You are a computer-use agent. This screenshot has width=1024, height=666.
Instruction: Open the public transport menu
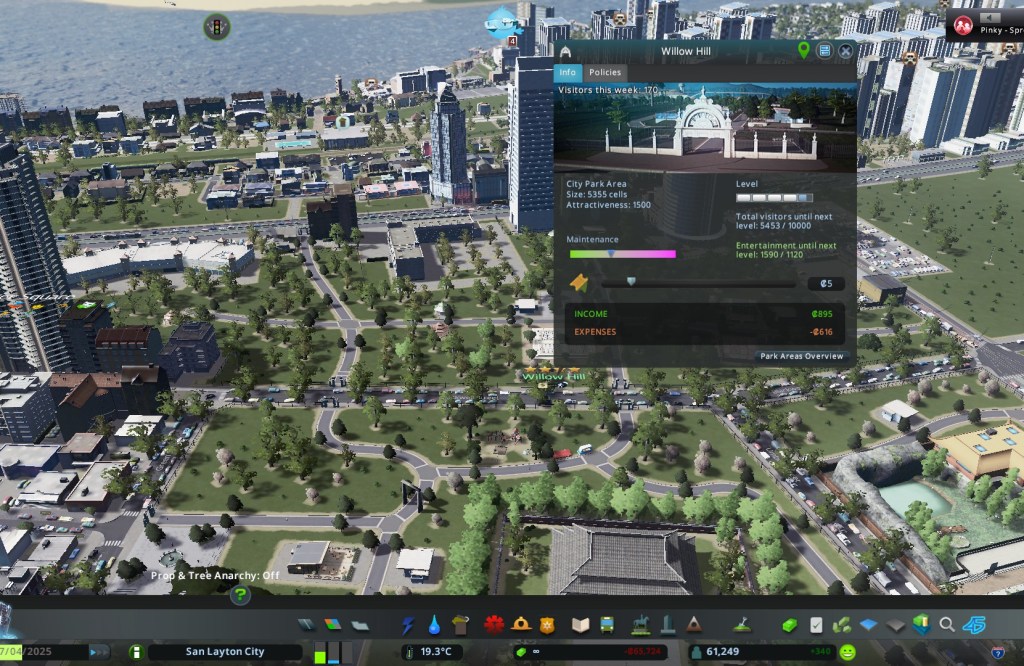606,625
